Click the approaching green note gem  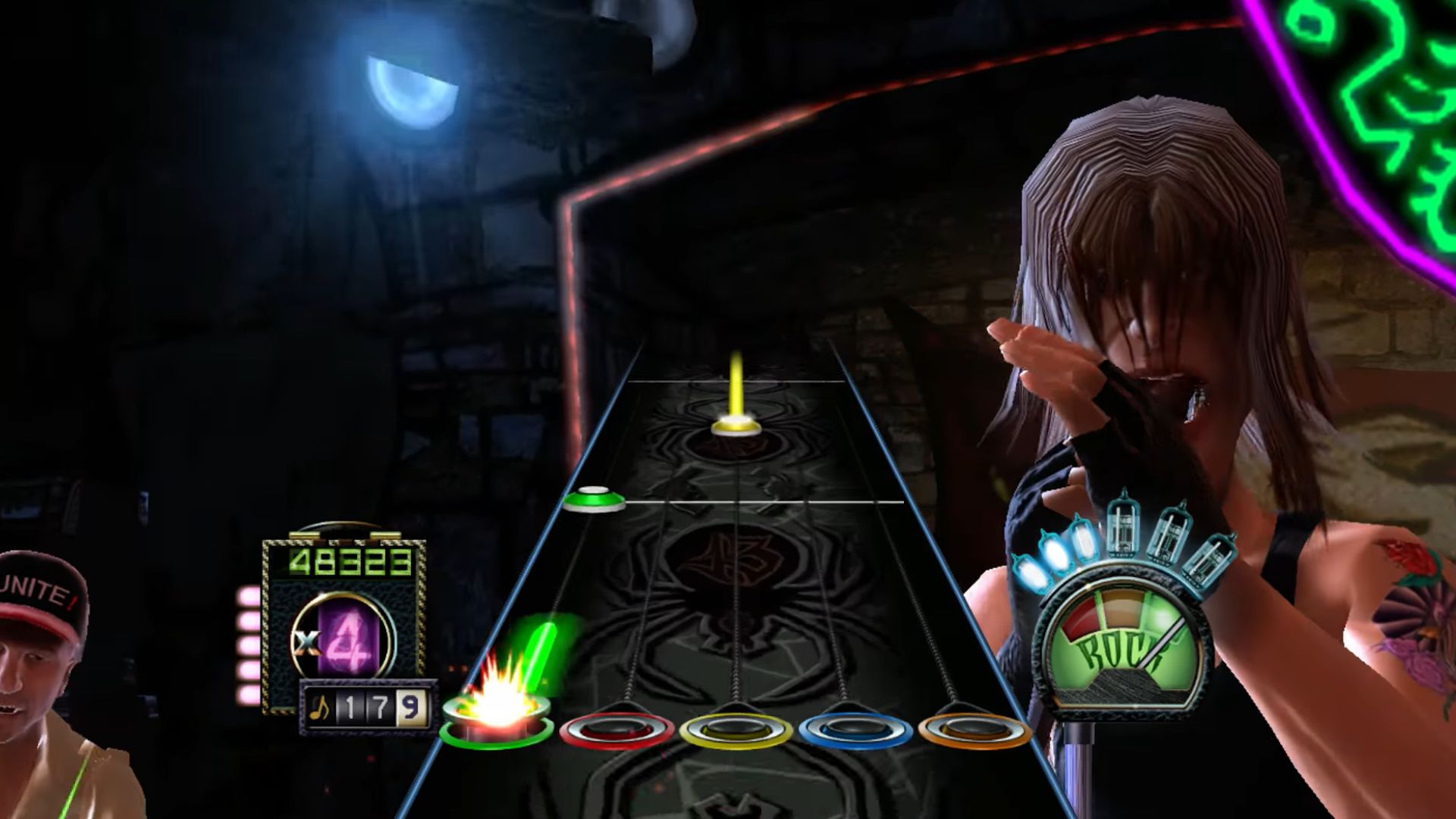pos(595,499)
